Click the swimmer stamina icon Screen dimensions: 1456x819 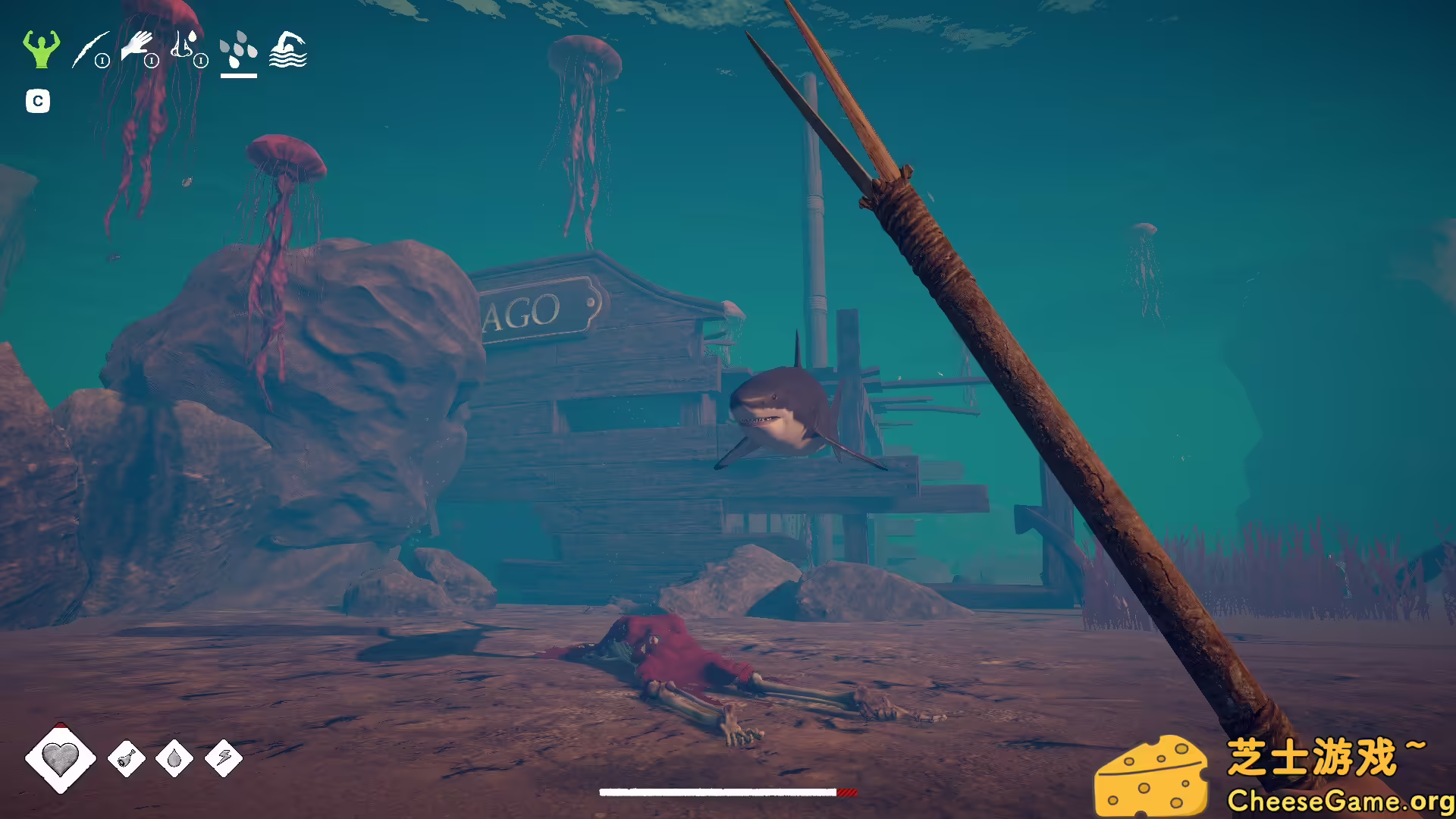pos(287,49)
